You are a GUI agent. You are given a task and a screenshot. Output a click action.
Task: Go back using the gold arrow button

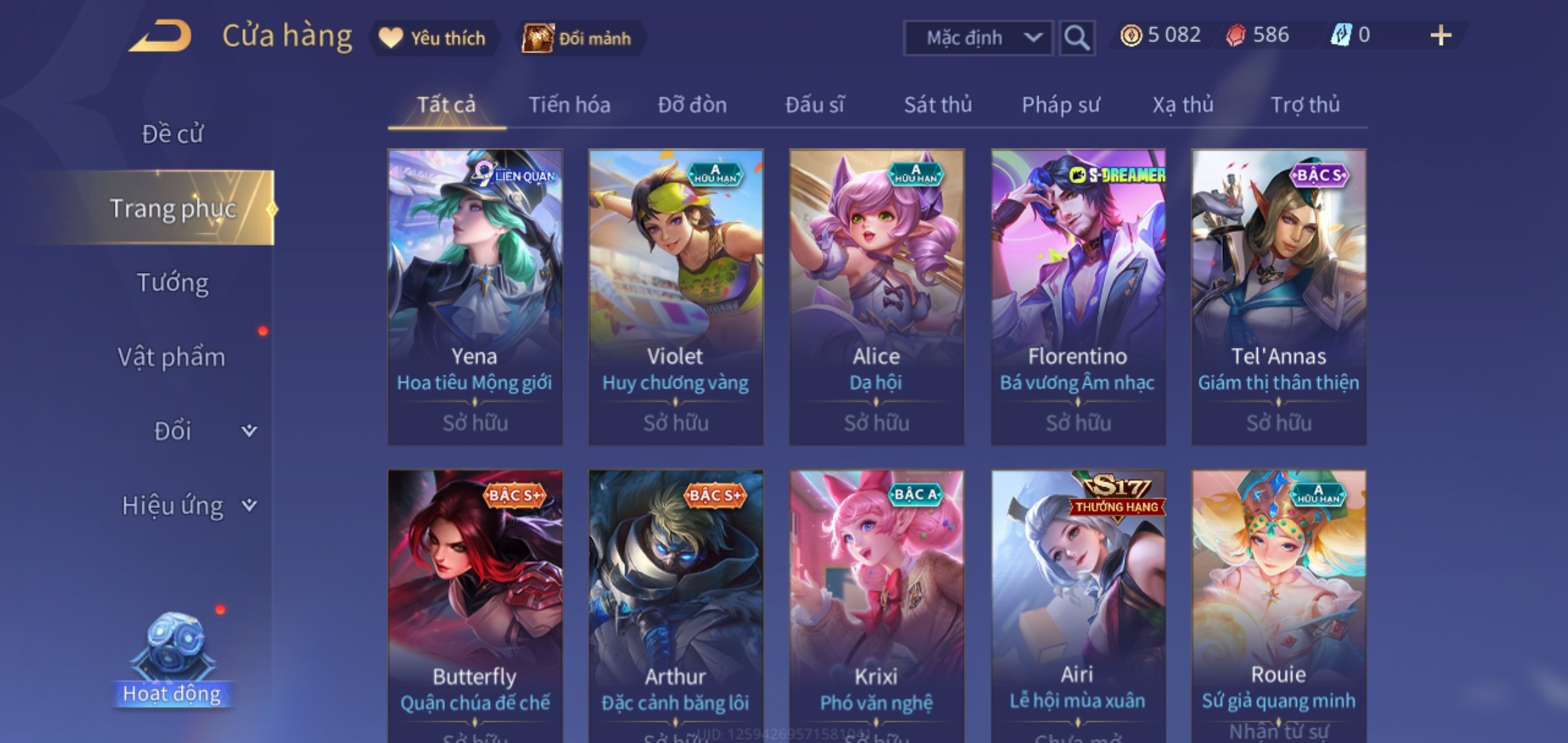coord(160,36)
